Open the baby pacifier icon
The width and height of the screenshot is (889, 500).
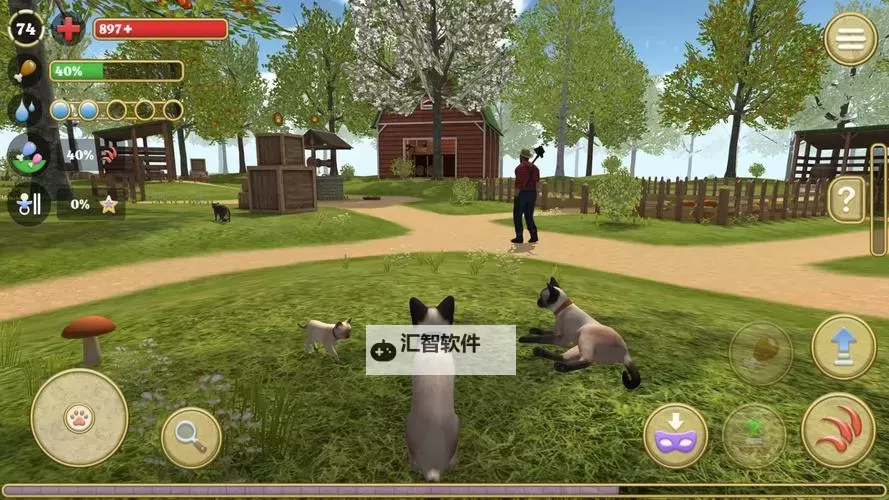coord(28,203)
